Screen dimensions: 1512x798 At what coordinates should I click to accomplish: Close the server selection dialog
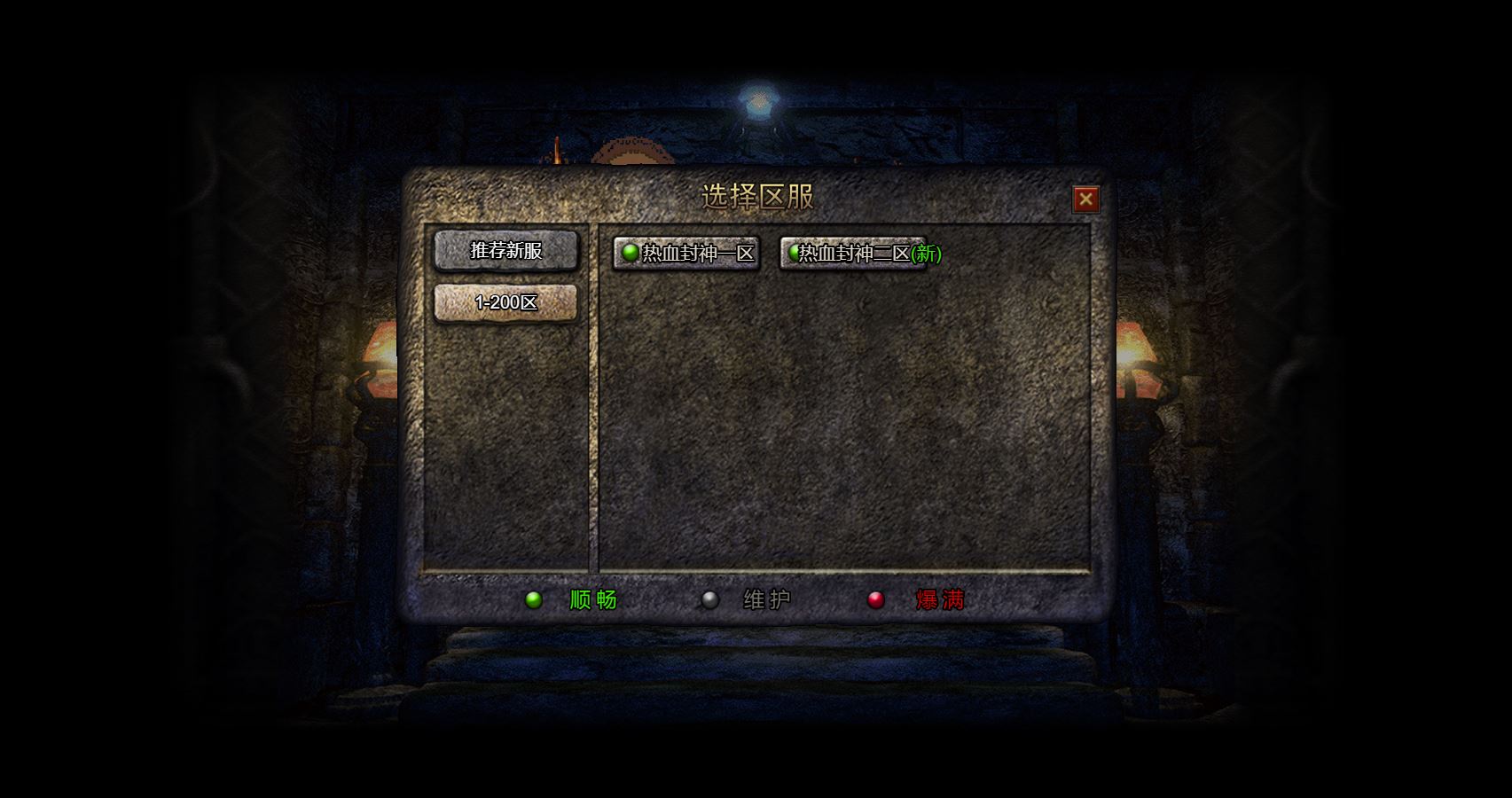[1085, 199]
